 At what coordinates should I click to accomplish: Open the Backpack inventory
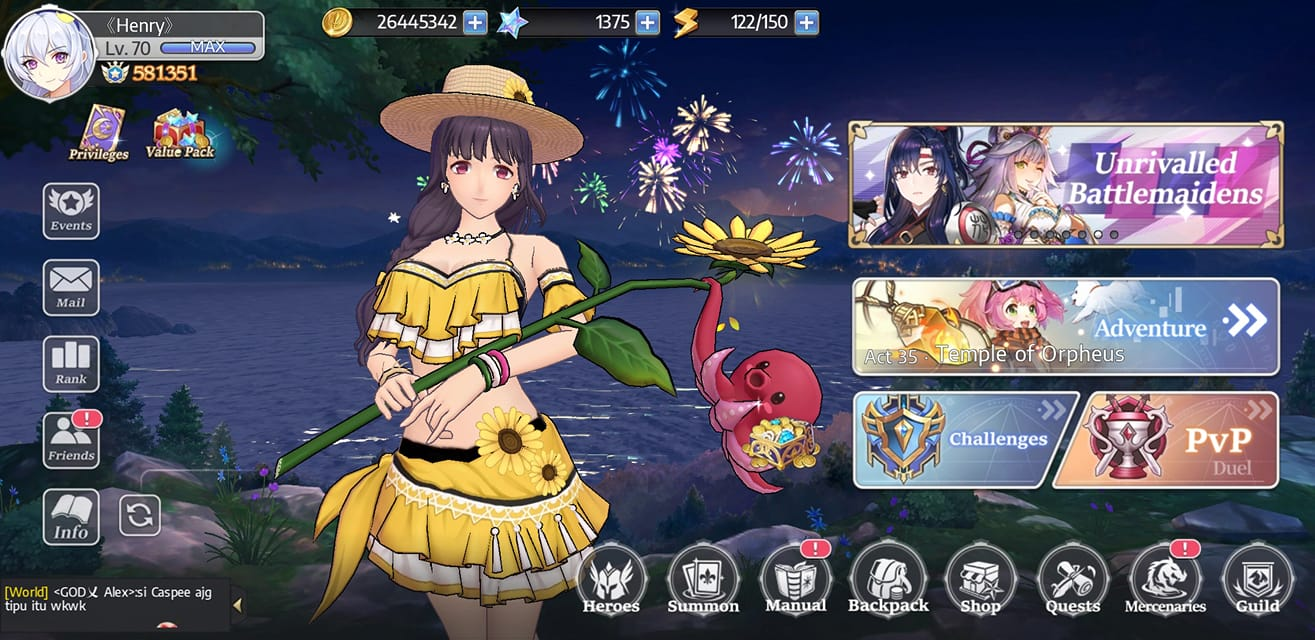pos(887,580)
